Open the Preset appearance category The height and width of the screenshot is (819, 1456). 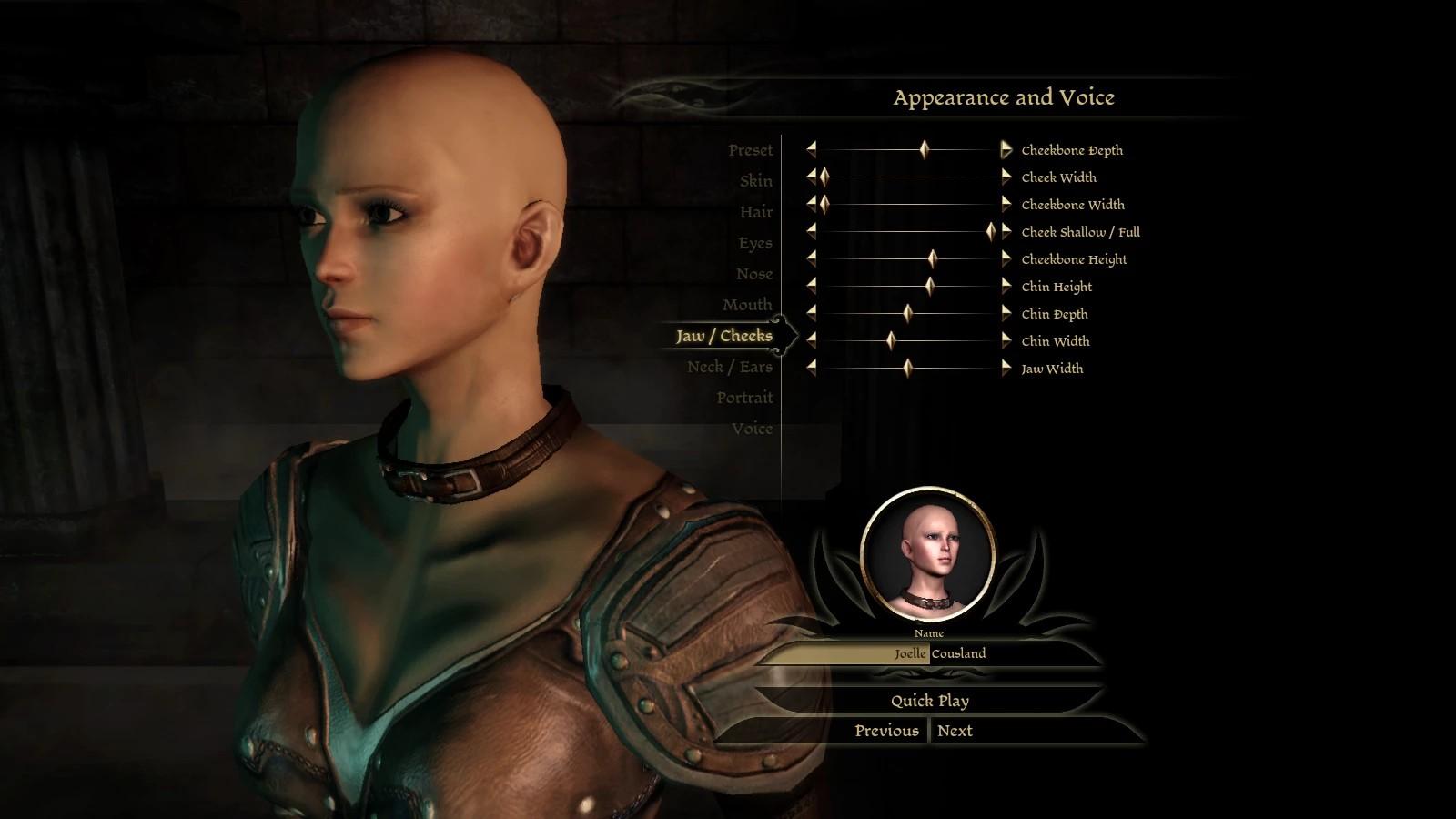750,150
